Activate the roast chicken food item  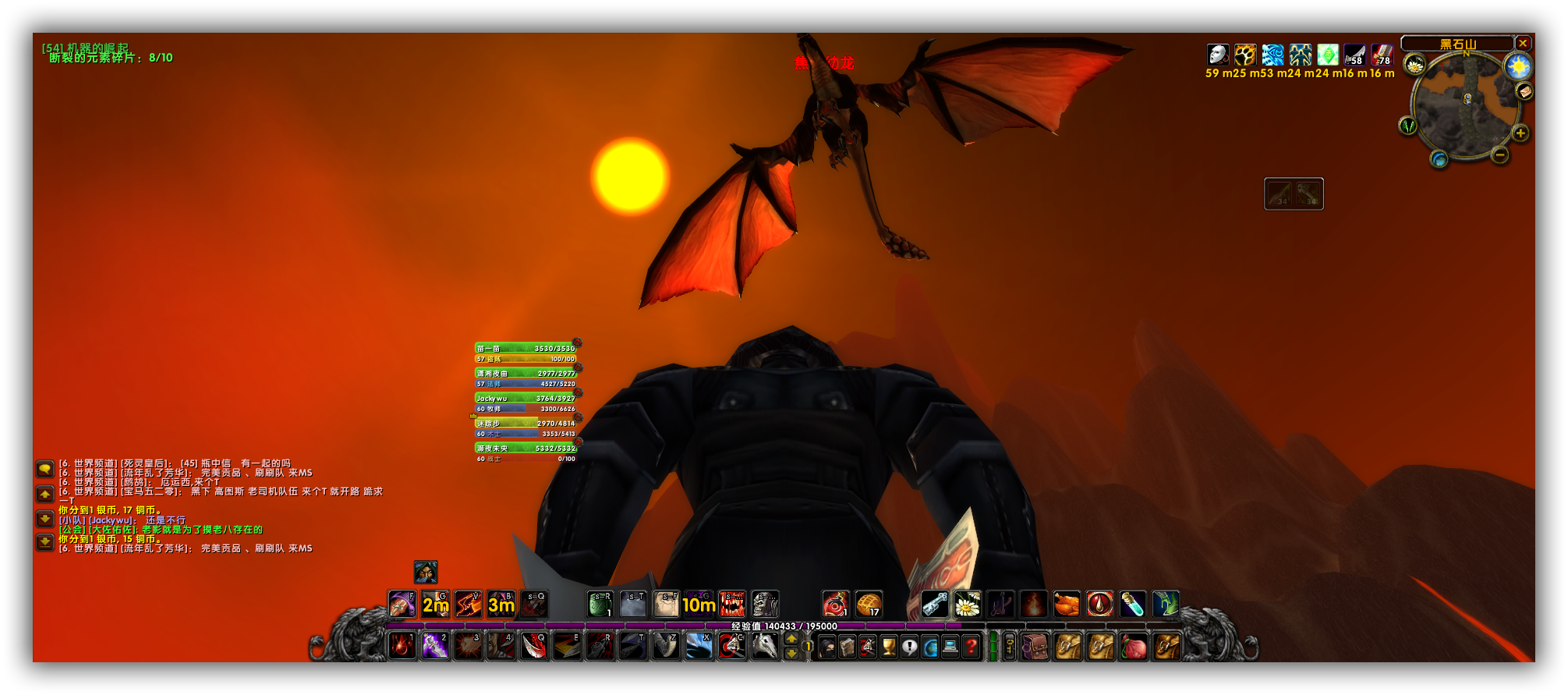1066,604
